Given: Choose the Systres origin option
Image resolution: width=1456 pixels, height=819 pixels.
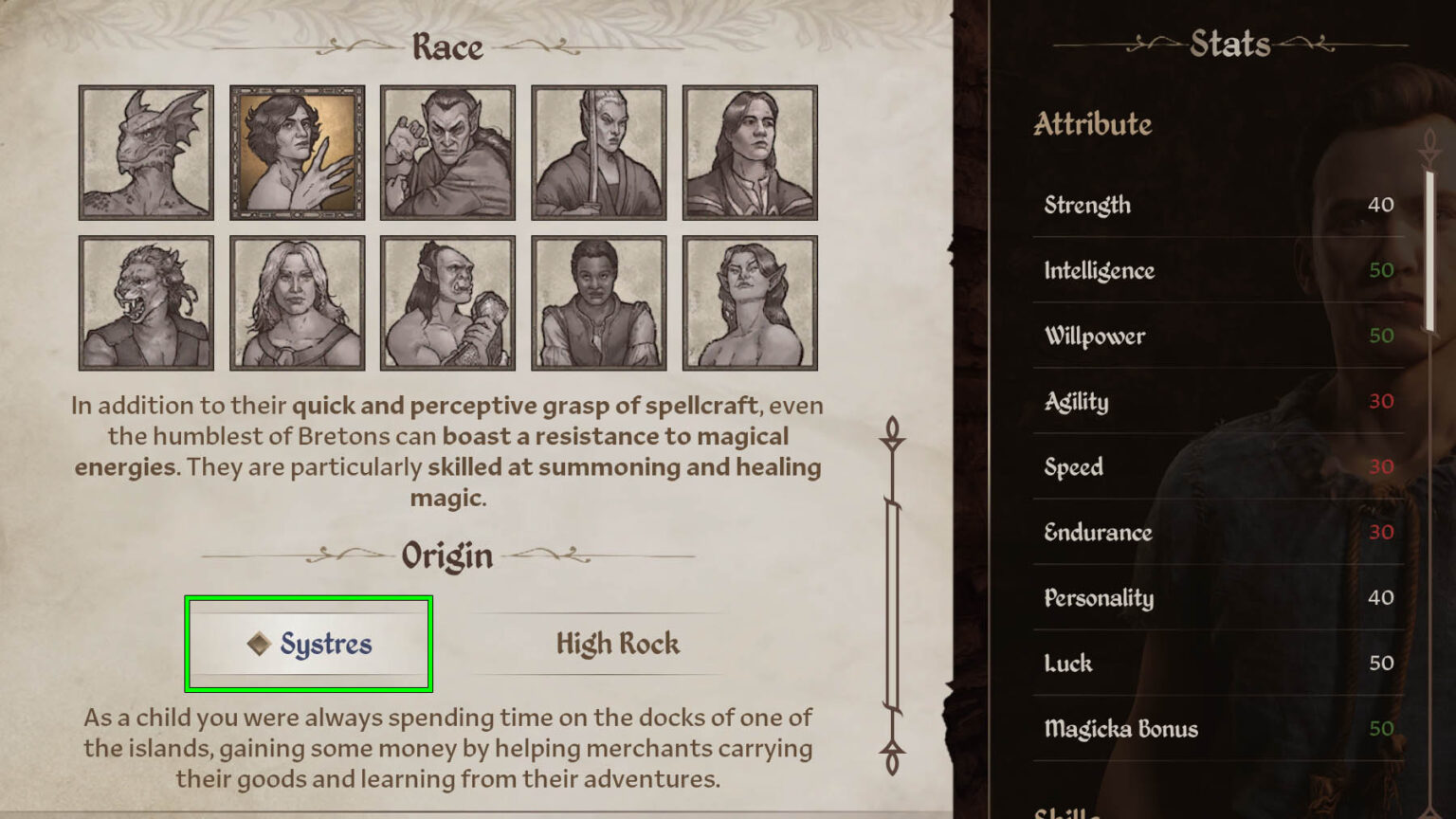Looking at the screenshot, I should 309,645.
